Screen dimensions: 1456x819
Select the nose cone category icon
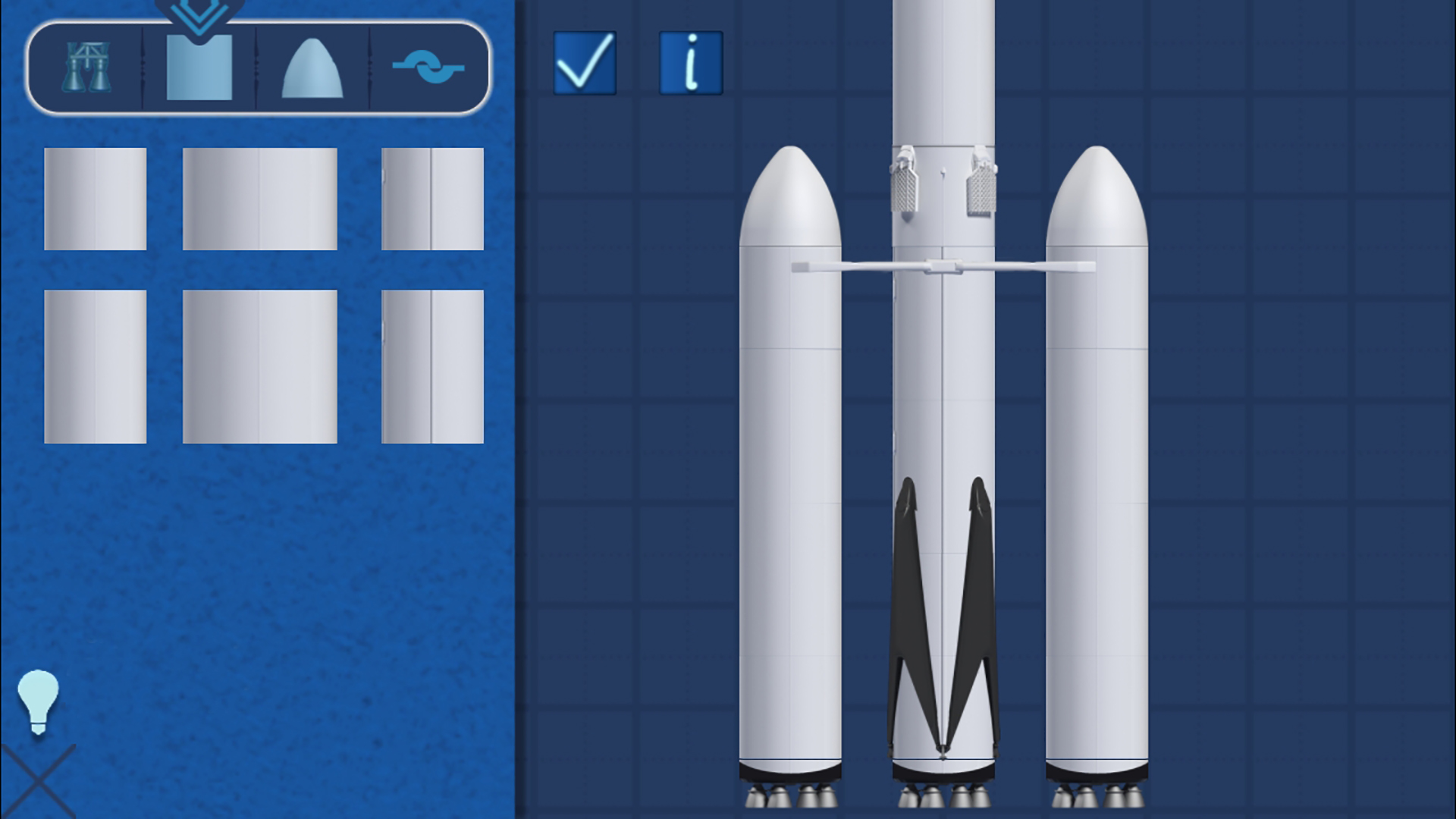[311, 68]
